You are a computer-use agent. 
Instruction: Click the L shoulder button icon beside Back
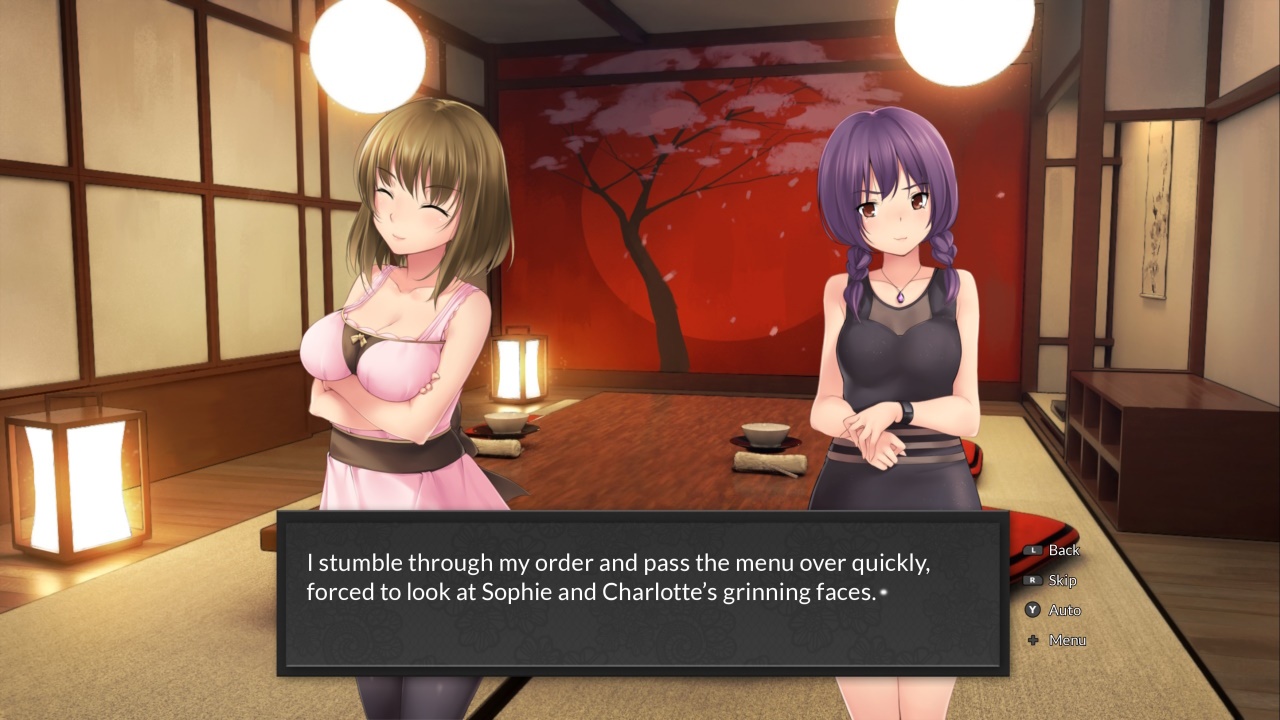(x=1034, y=550)
